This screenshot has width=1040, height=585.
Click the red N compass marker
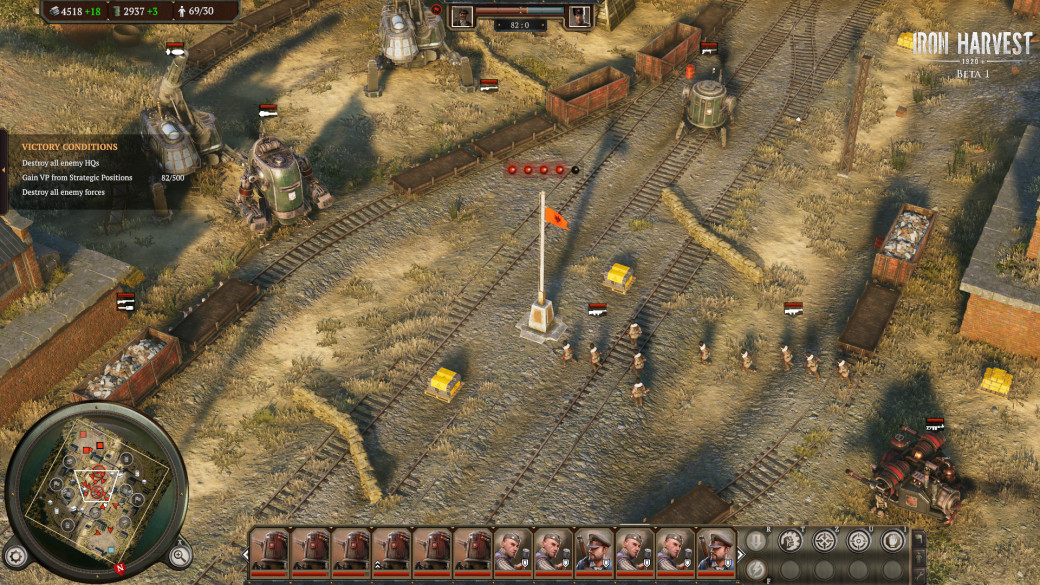120,568
